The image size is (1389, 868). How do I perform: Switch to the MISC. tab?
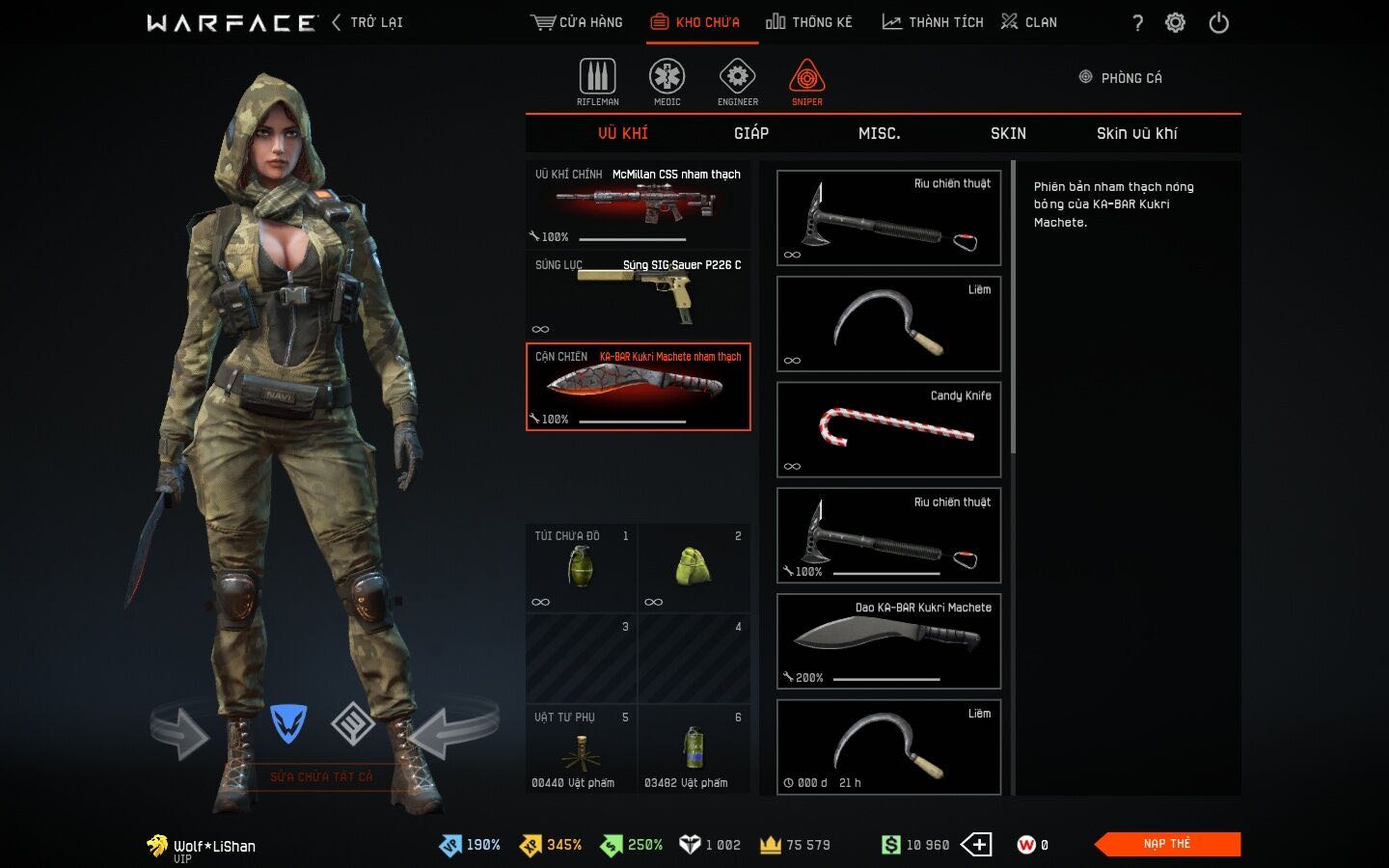tap(879, 133)
